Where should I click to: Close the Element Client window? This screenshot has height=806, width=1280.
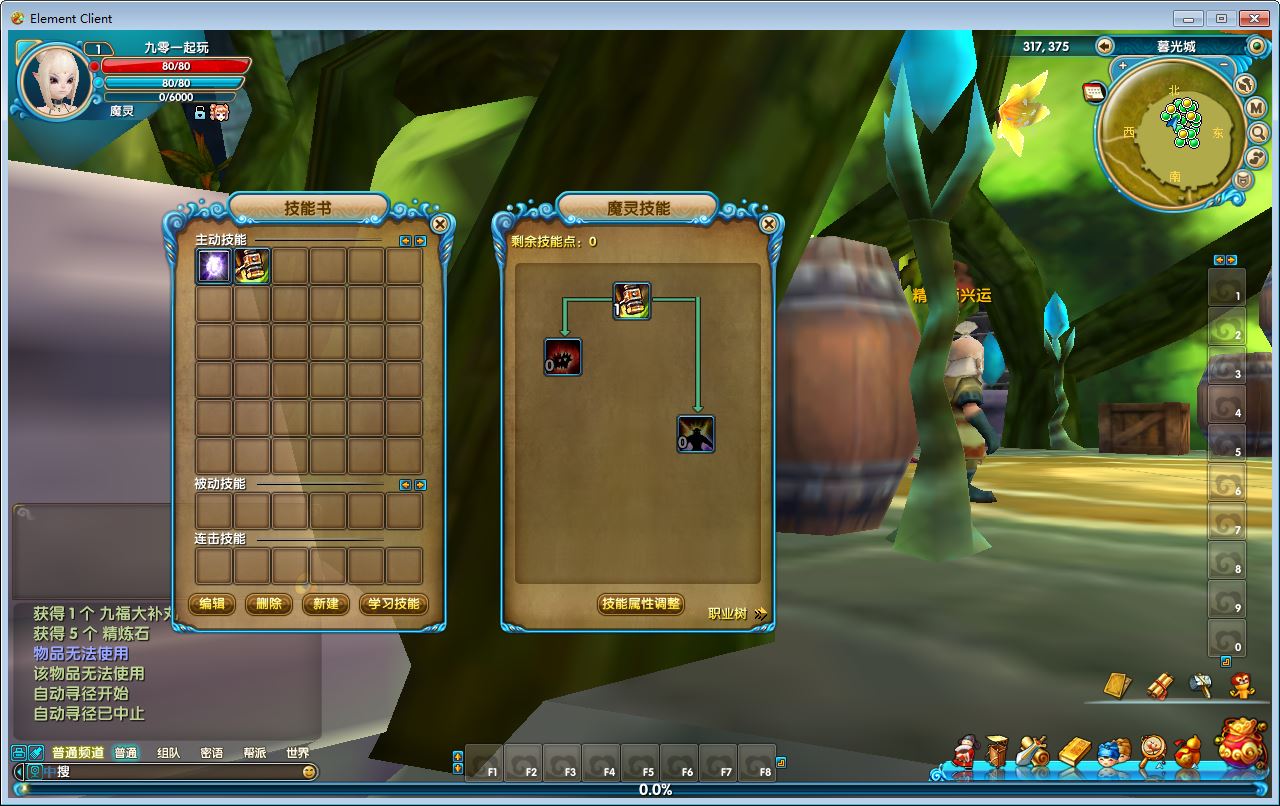tap(1254, 18)
